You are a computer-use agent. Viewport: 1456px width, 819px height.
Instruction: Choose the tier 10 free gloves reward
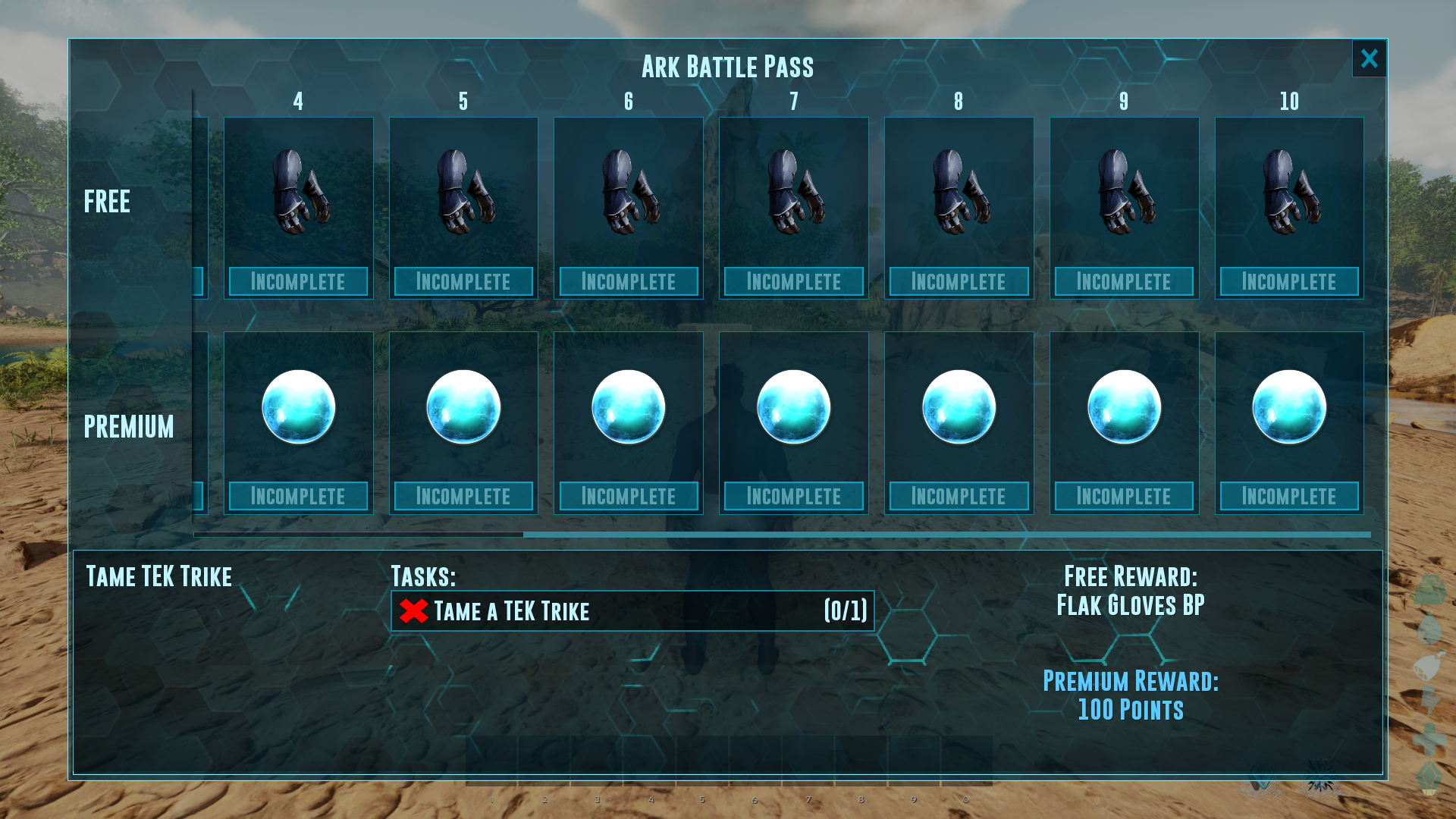click(x=1289, y=192)
